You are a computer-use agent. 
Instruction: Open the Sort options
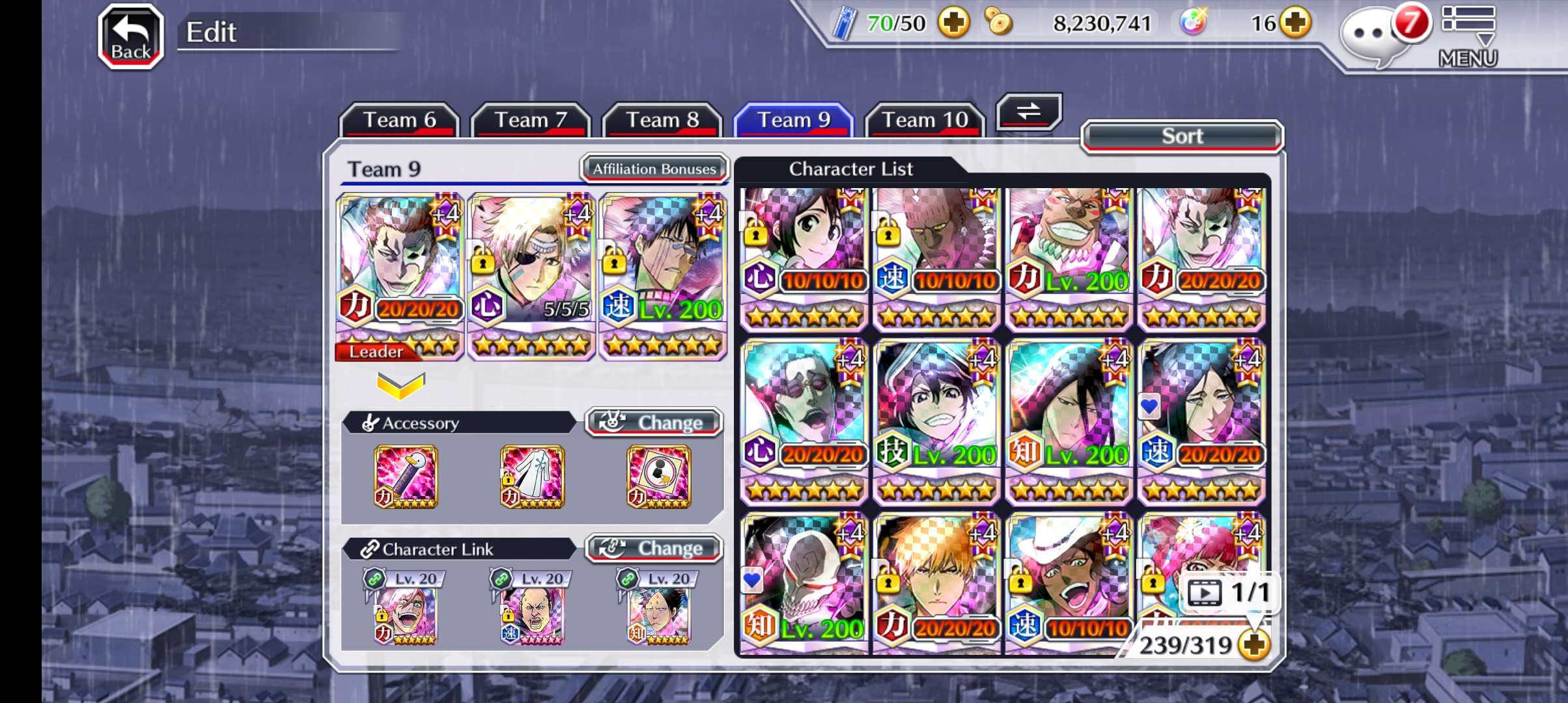pyautogui.click(x=1182, y=137)
